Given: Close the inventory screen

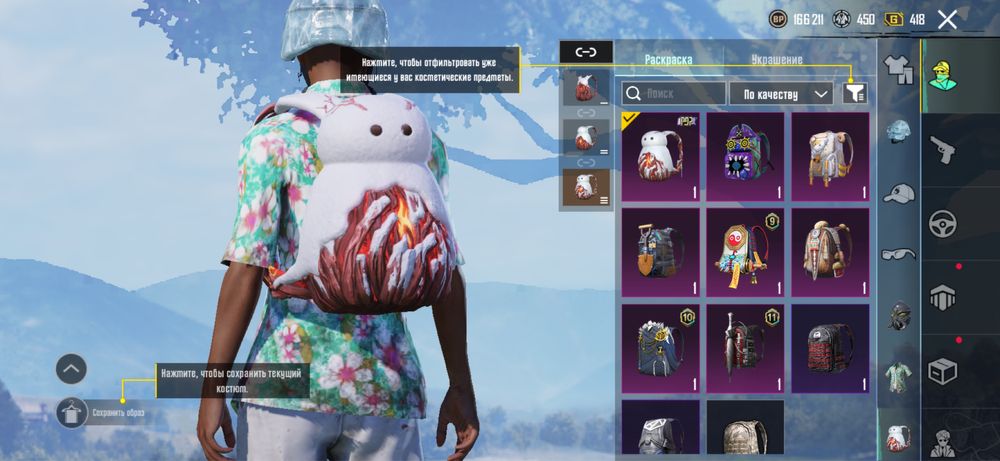Looking at the screenshot, I should [947, 19].
